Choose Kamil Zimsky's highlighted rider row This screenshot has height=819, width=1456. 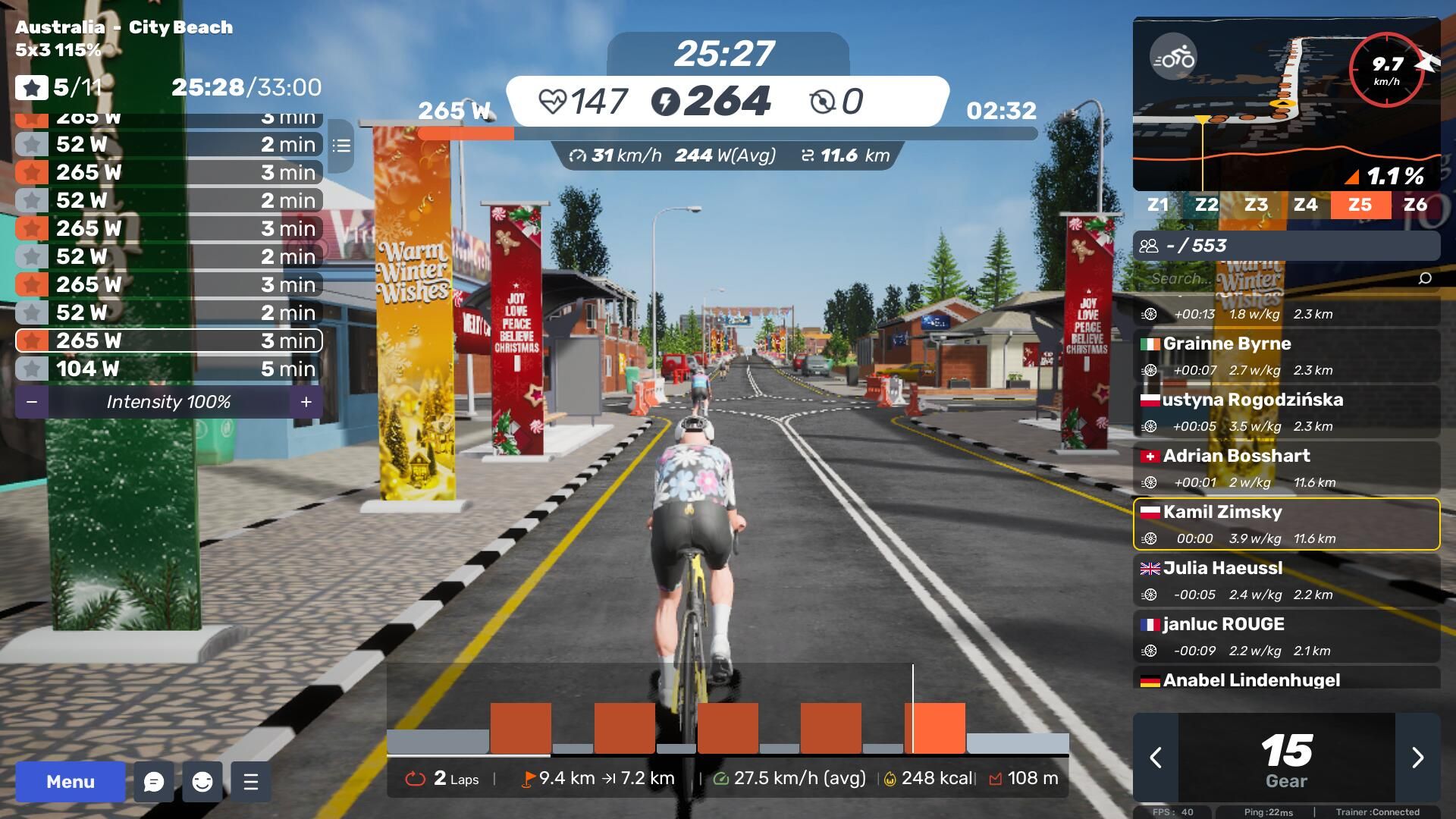[x=1286, y=524]
